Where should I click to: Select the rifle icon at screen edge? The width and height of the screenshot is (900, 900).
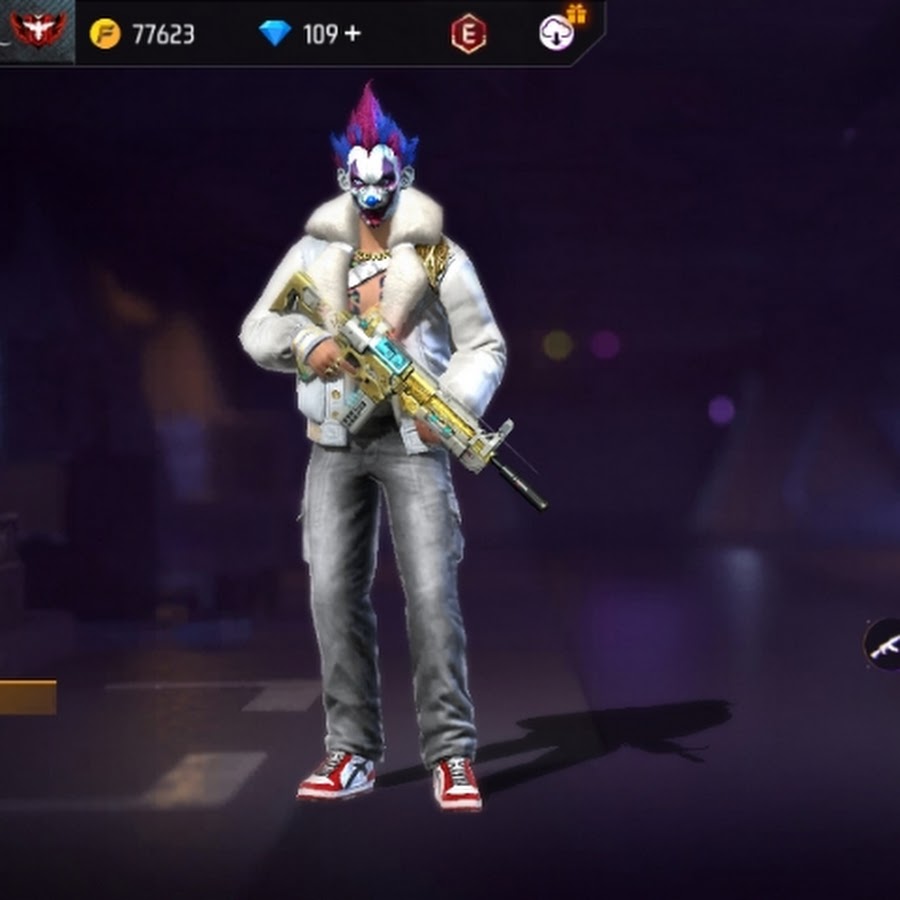point(884,645)
